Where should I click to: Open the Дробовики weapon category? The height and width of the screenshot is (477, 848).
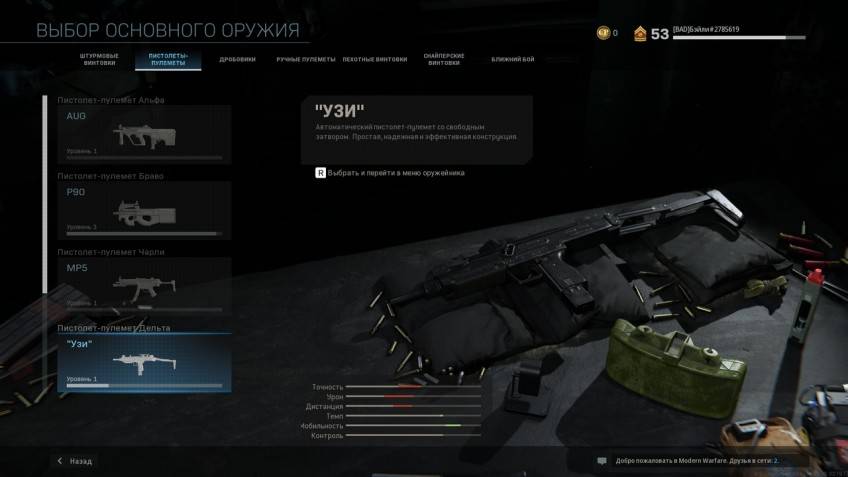238,59
